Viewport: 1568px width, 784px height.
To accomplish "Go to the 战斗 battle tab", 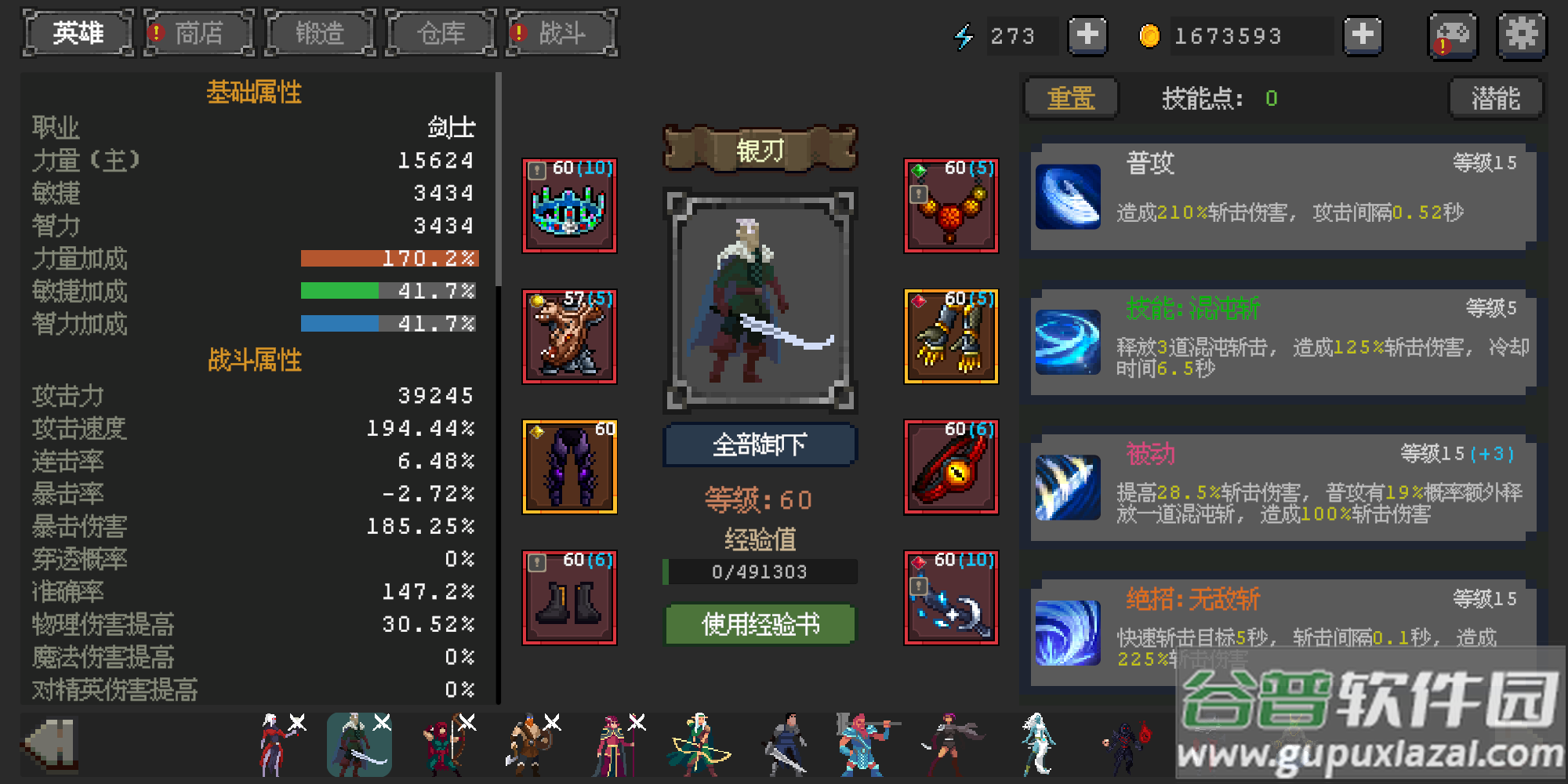I will 561,34.
